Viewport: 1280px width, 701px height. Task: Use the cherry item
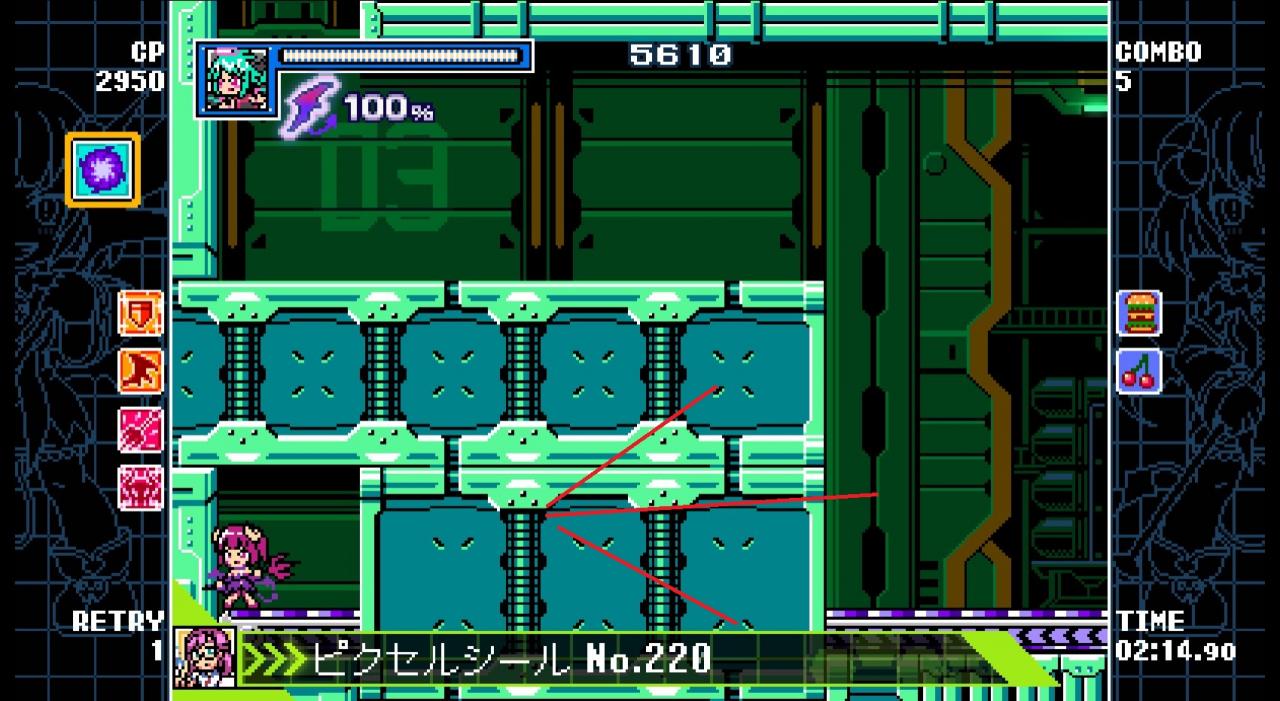point(1138,371)
